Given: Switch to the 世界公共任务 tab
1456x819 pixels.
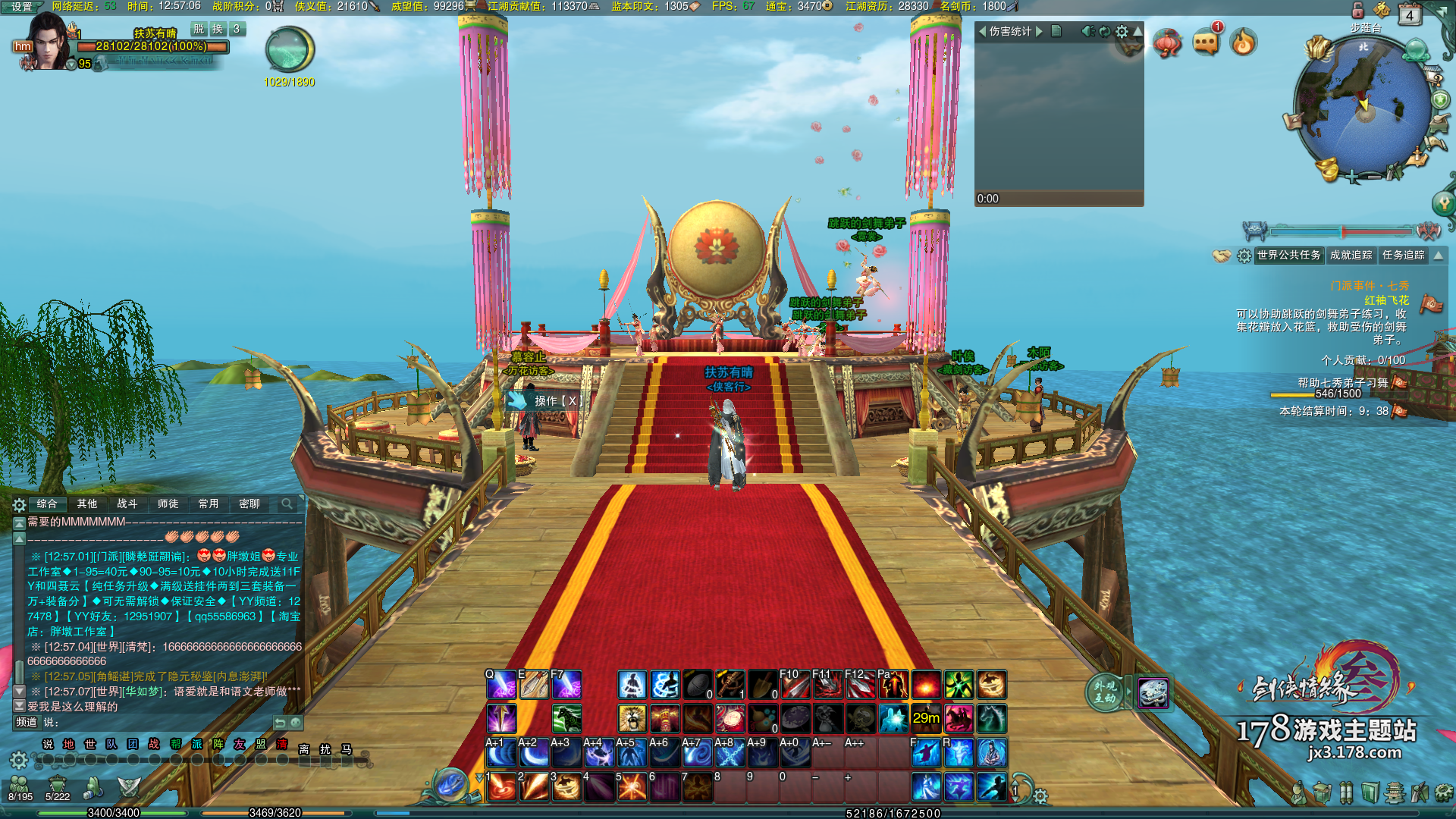Looking at the screenshot, I should [x=1288, y=256].
